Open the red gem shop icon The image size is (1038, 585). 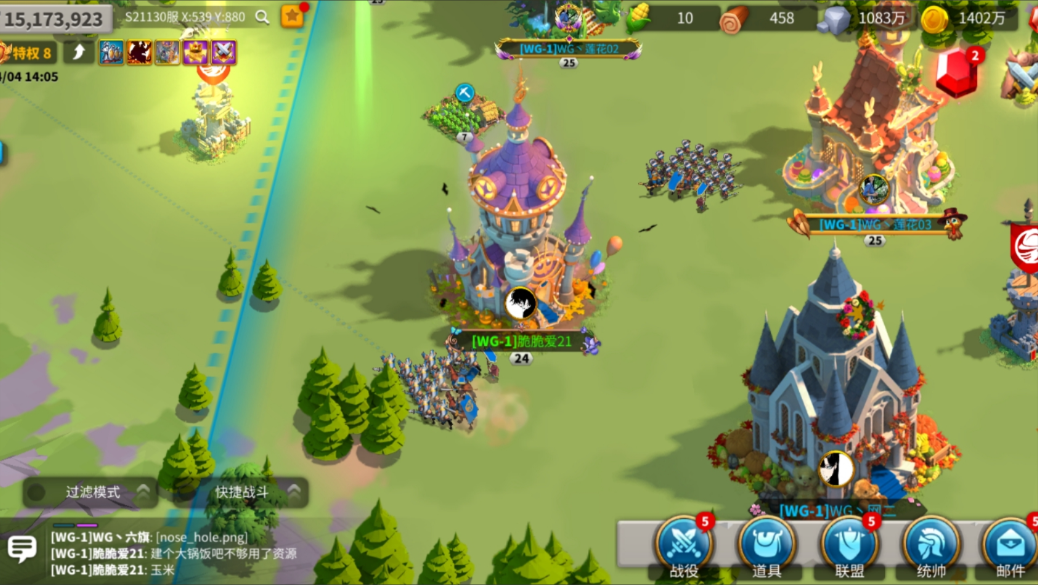[x=957, y=72]
